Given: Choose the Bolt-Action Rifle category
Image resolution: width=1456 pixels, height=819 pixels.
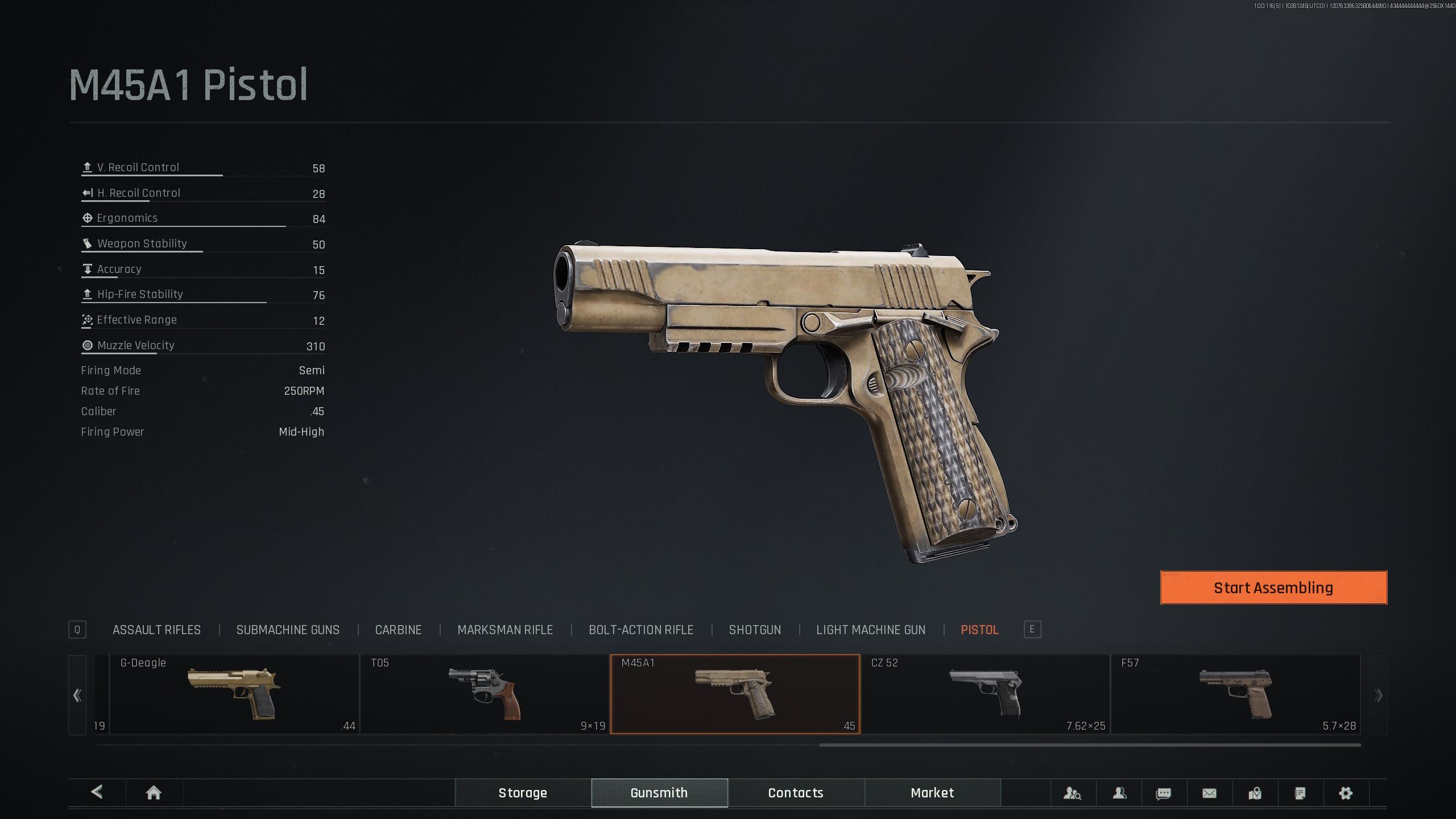Looking at the screenshot, I should coord(641,630).
